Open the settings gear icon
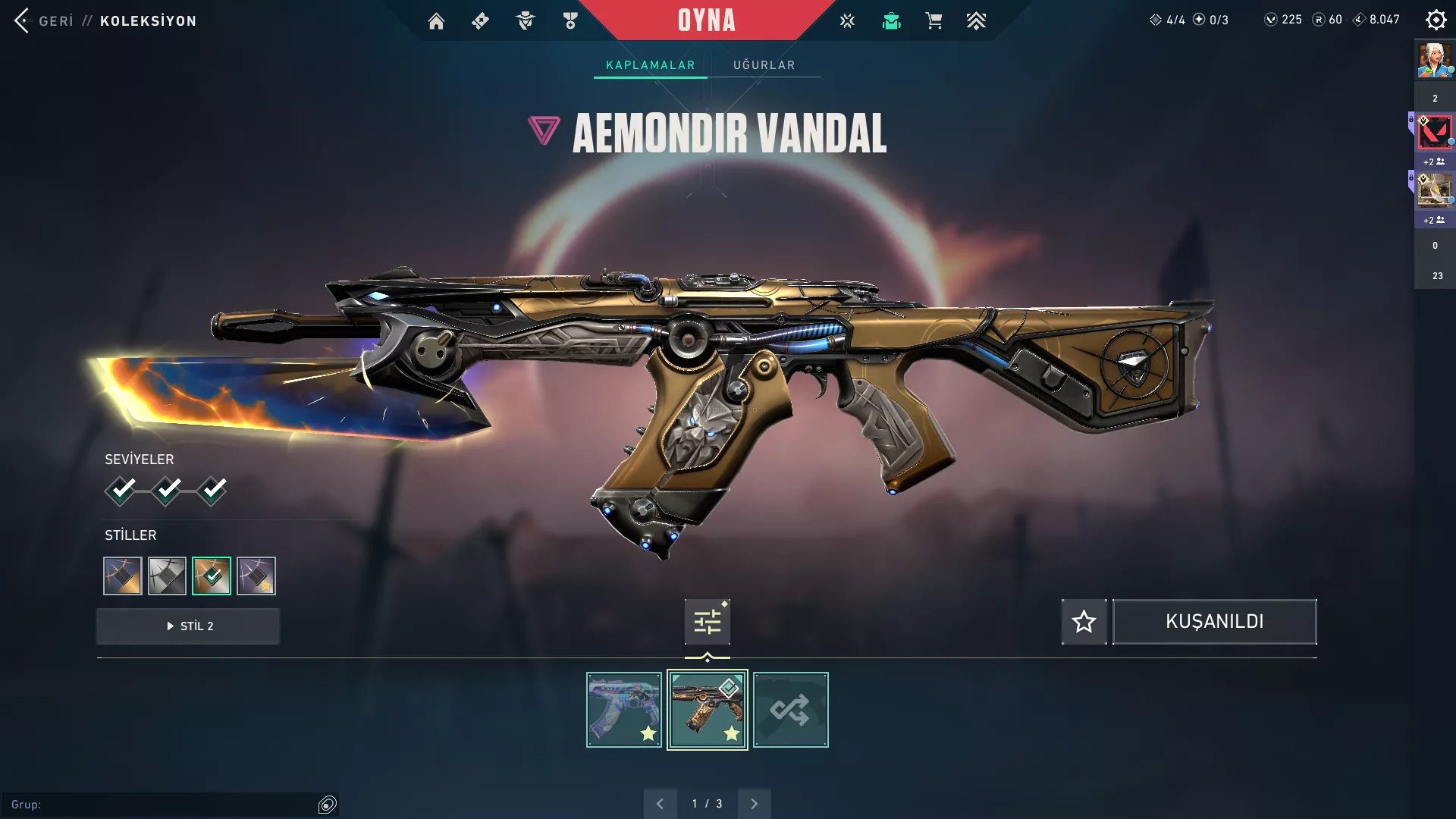 coord(1436,20)
